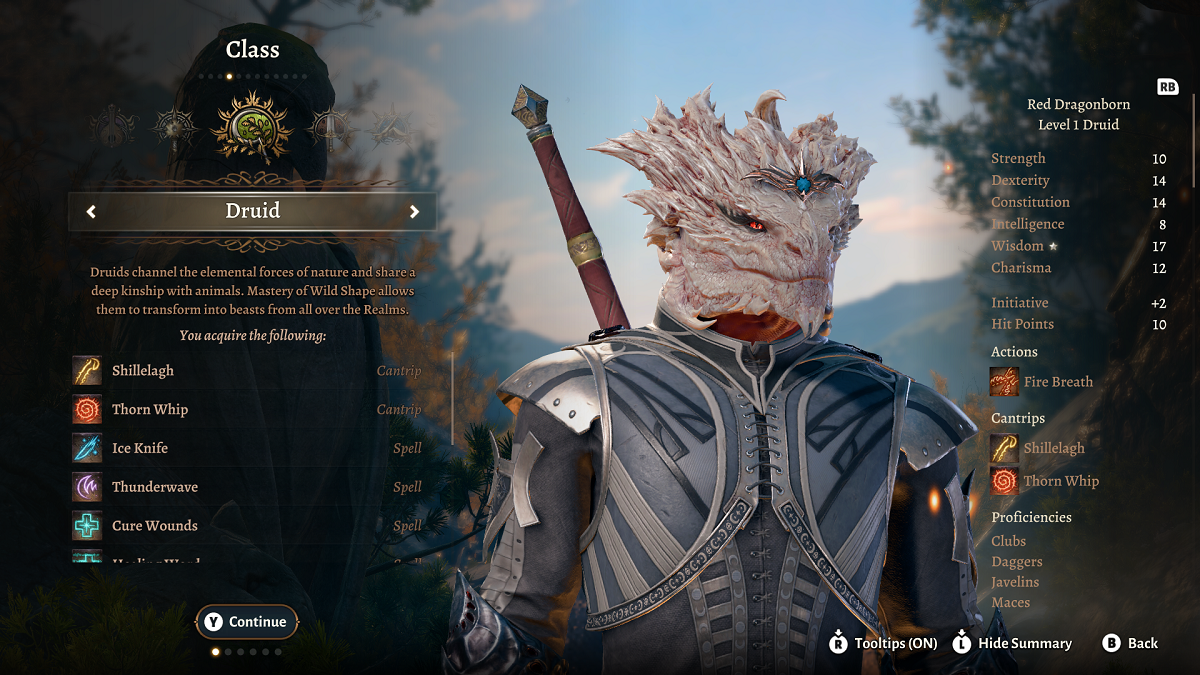Pick the class emblem left of Druid

point(175,127)
